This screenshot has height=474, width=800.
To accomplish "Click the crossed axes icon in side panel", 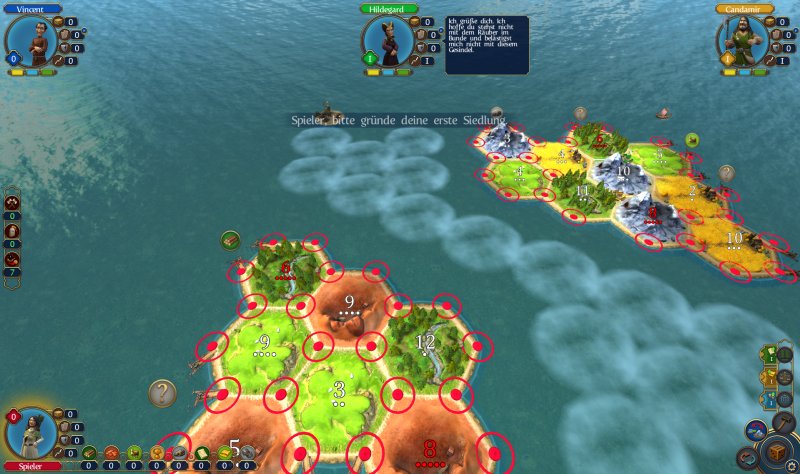I will (x=12, y=203).
